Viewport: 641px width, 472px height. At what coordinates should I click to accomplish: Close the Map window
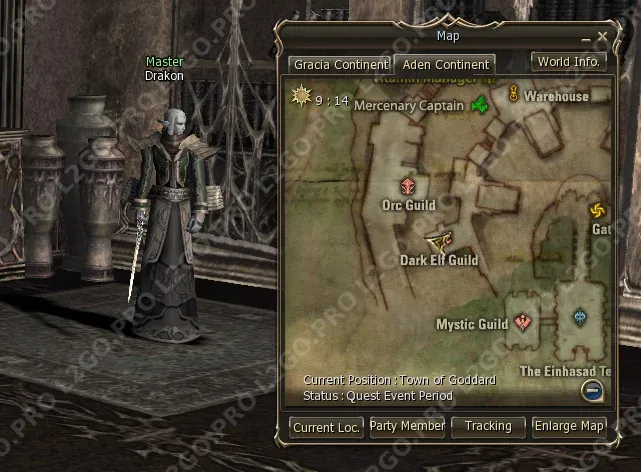pos(602,37)
